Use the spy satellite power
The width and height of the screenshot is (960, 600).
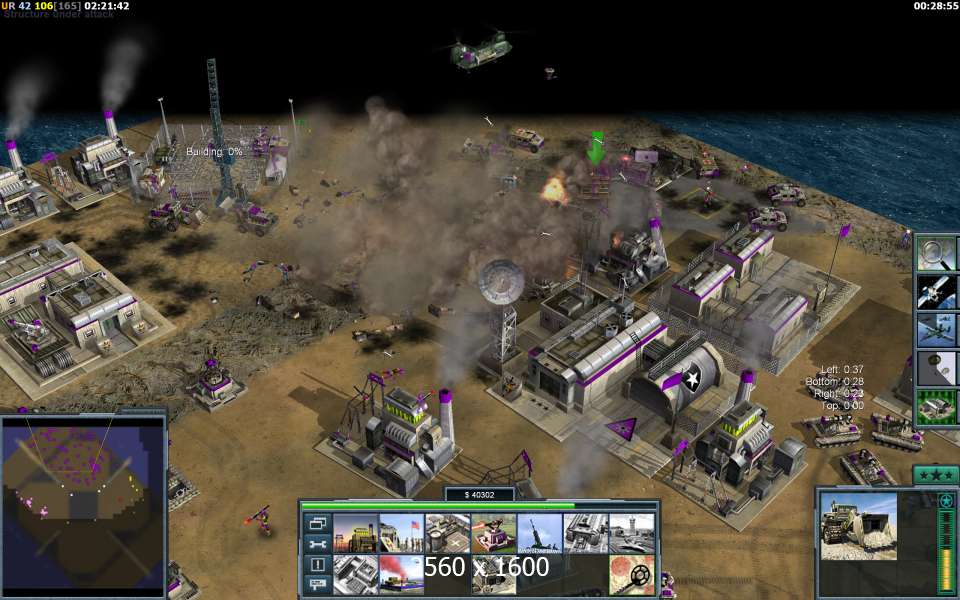coord(937,291)
